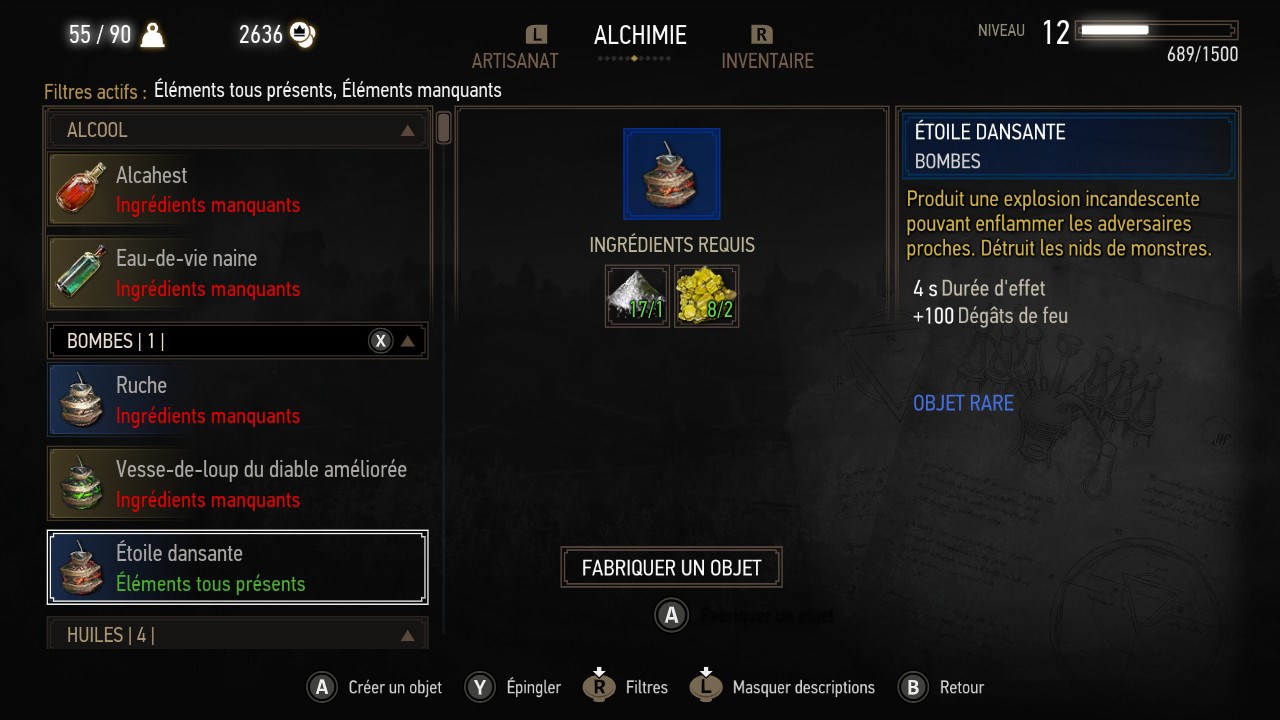Open the Inventaire tab
The width and height of the screenshot is (1280, 720).
pyautogui.click(x=767, y=60)
